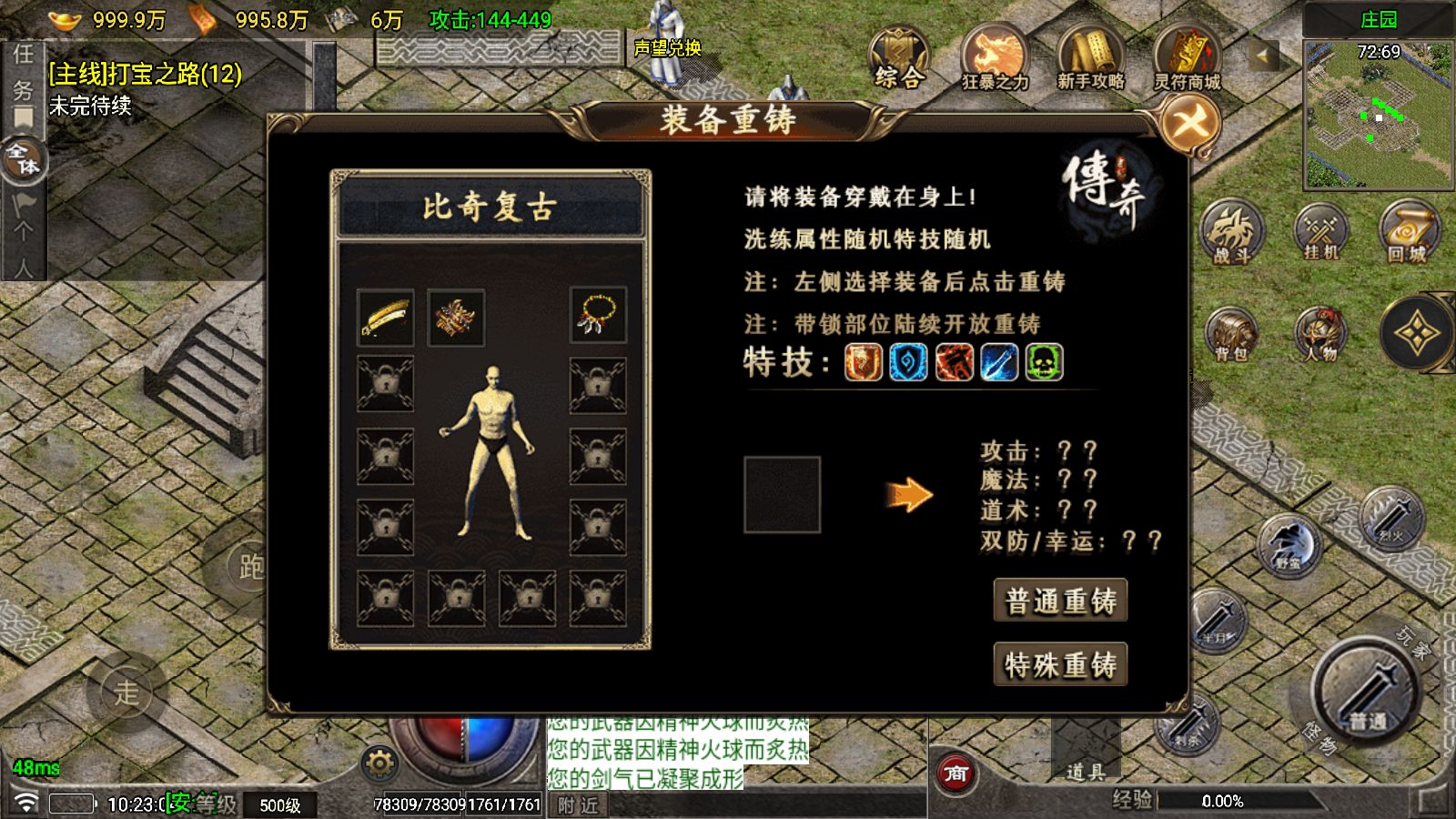Viewport: 1456px width, 819px height.
Task: Activate the 普通 sword attack button
Action: pos(1365,693)
